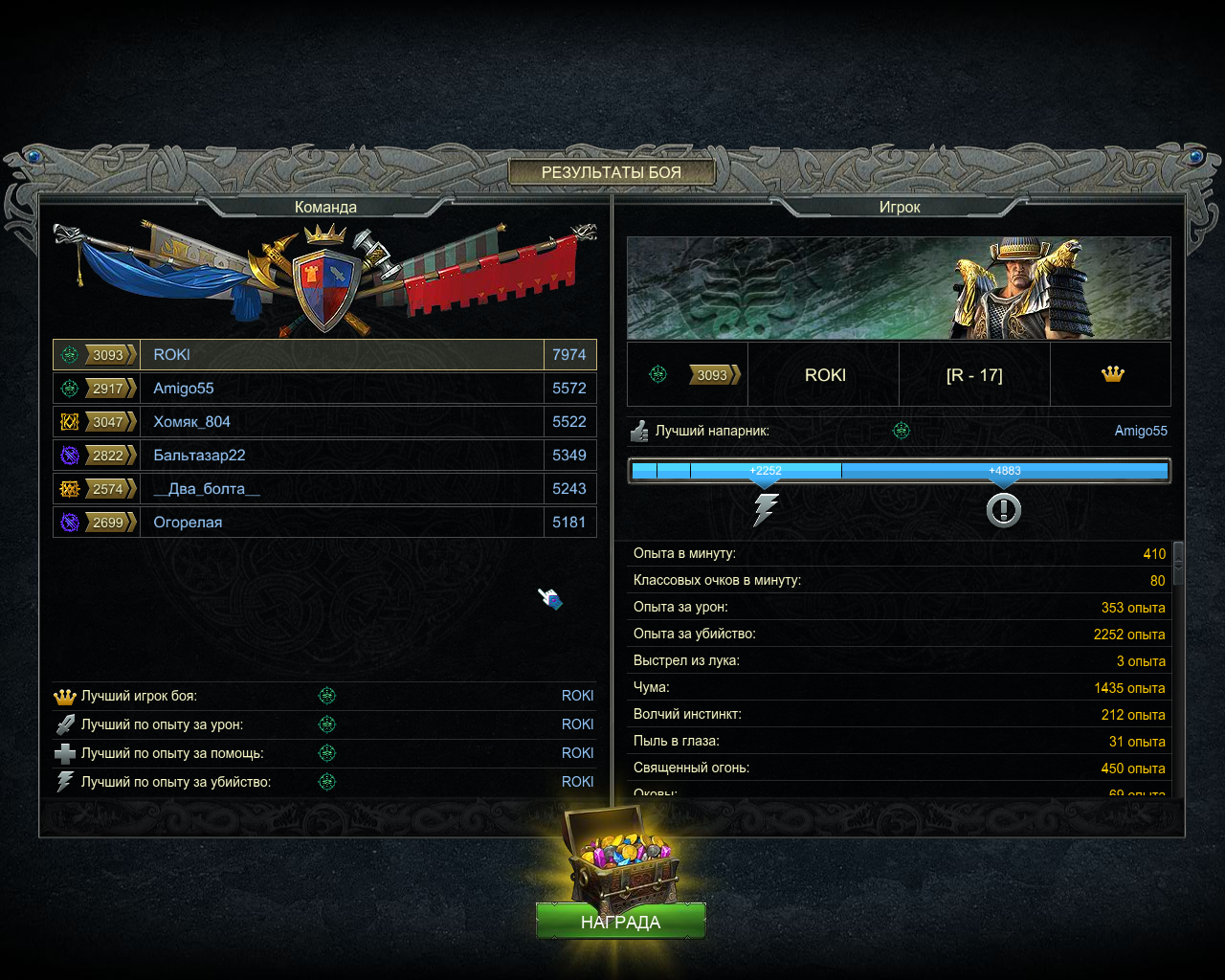Viewport: 1225px width, 980px height.
Task: Click the stats list scrollbar handle
Action: (x=1179, y=563)
